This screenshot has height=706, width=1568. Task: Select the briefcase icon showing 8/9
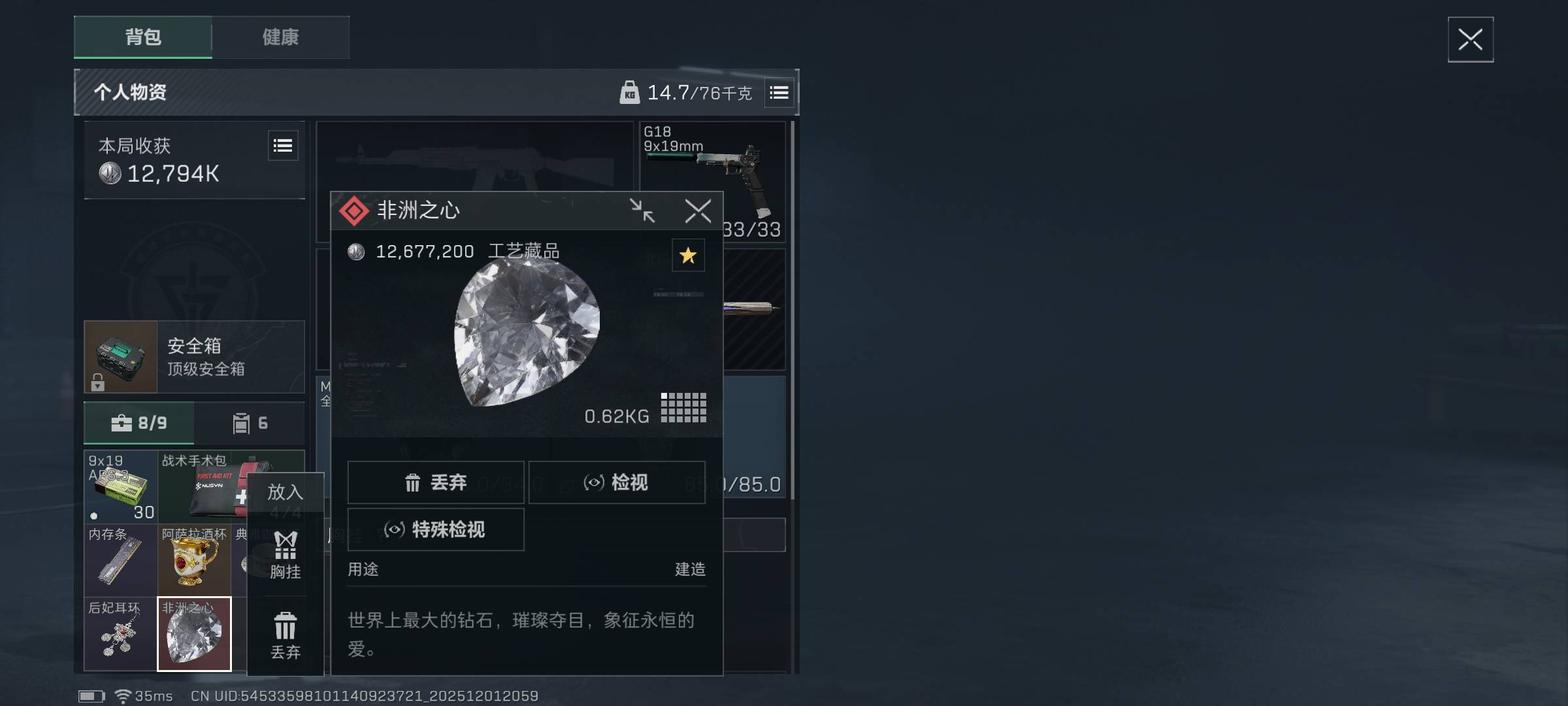[x=139, y=423]
